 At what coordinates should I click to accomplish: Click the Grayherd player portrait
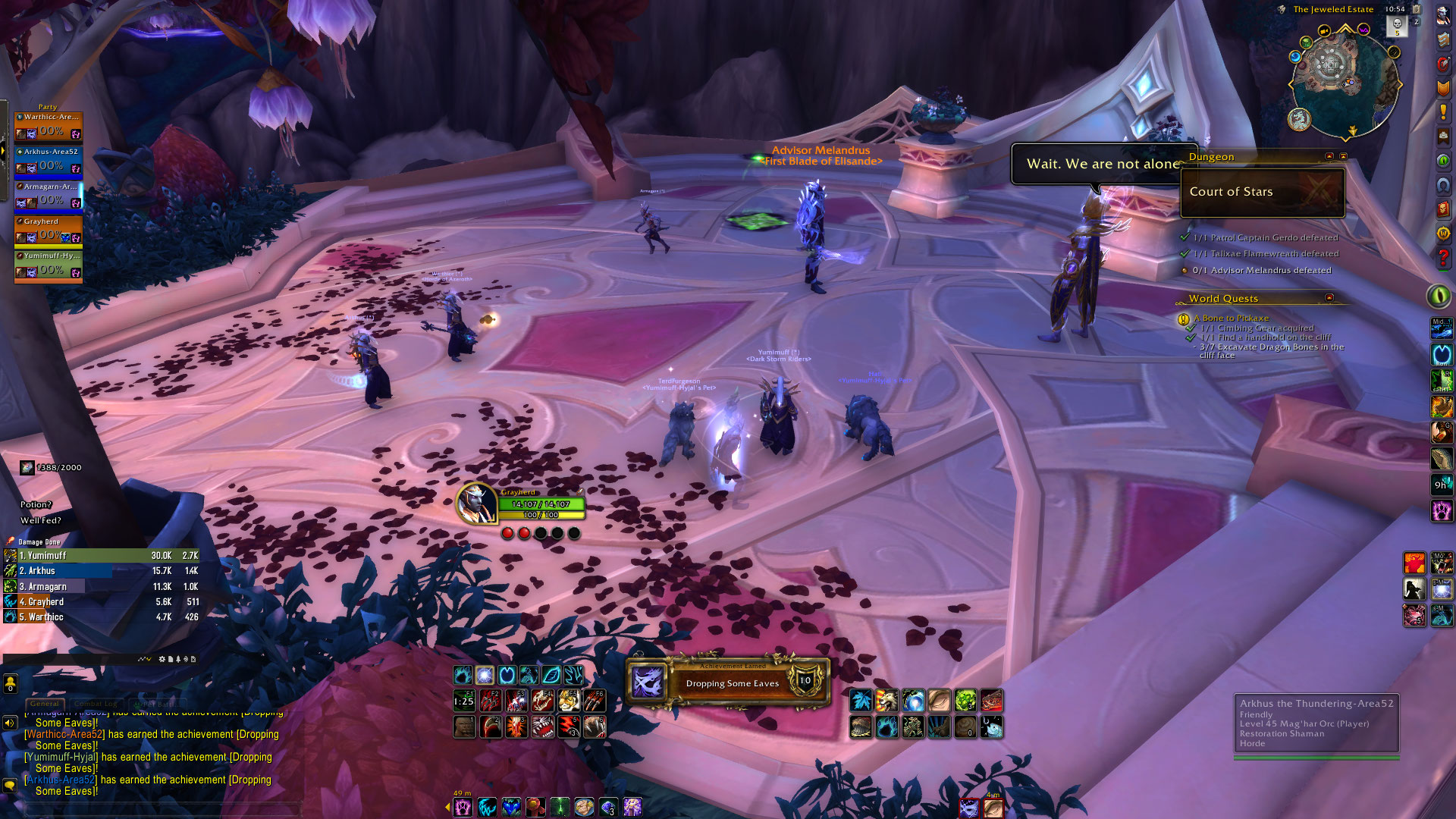476,504
